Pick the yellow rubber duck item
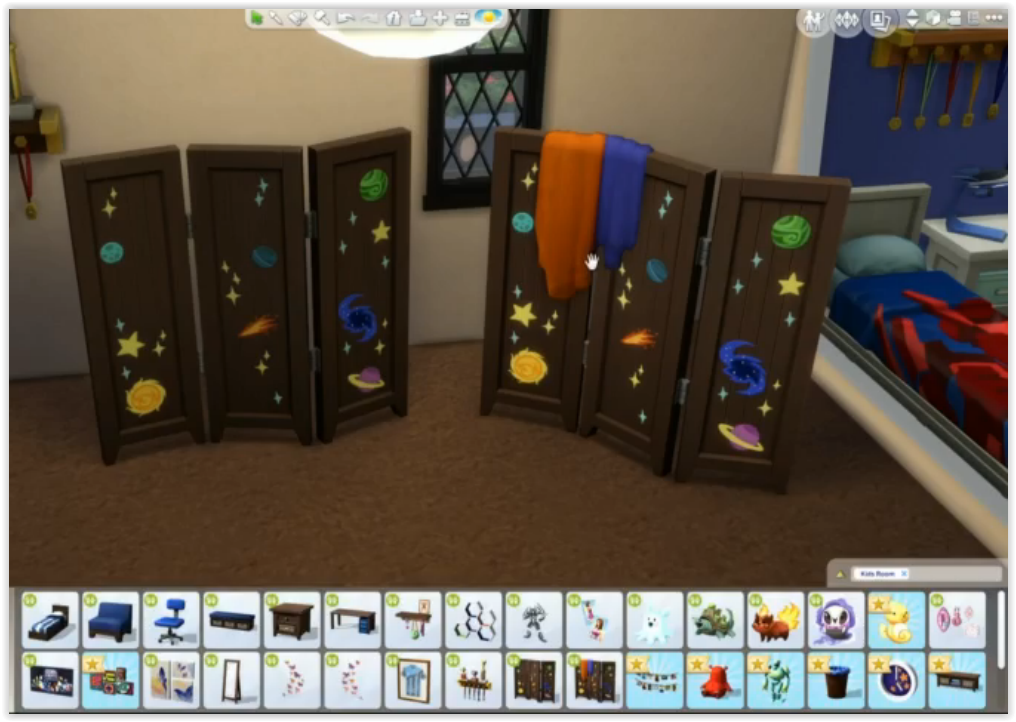1016x722 pixels. pos(896,621)
